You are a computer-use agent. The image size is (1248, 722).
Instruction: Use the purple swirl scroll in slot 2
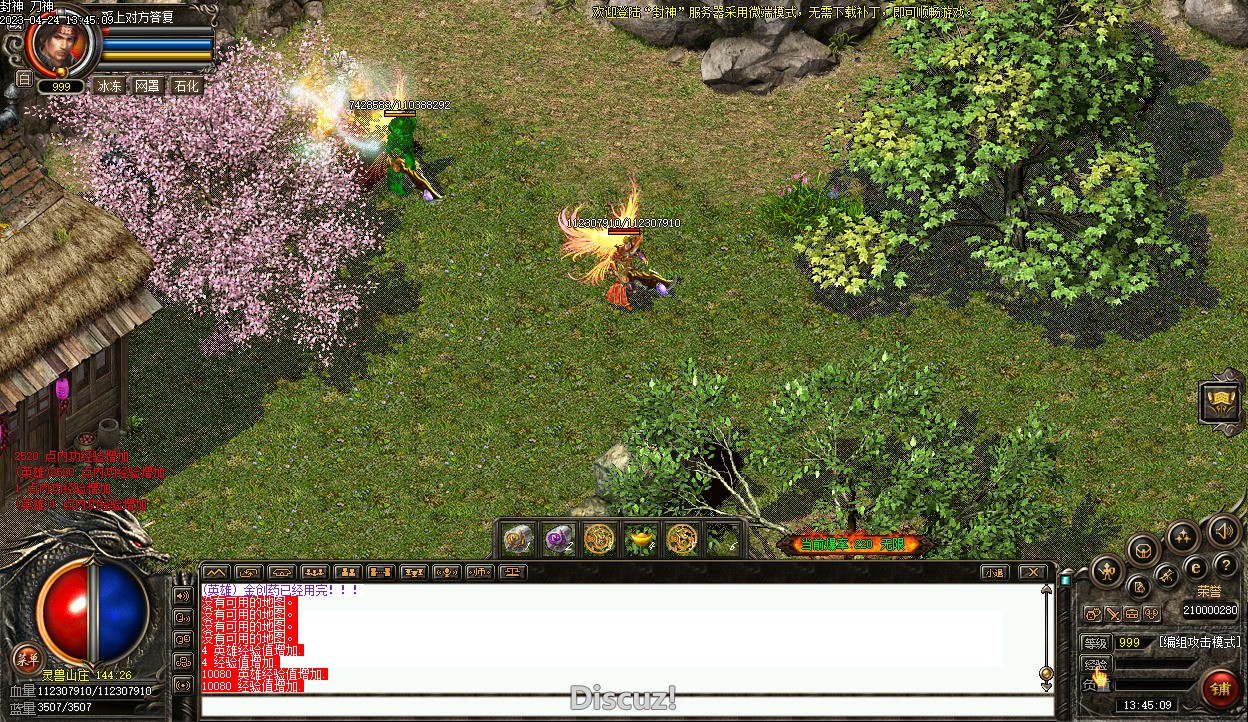[559, 540]
